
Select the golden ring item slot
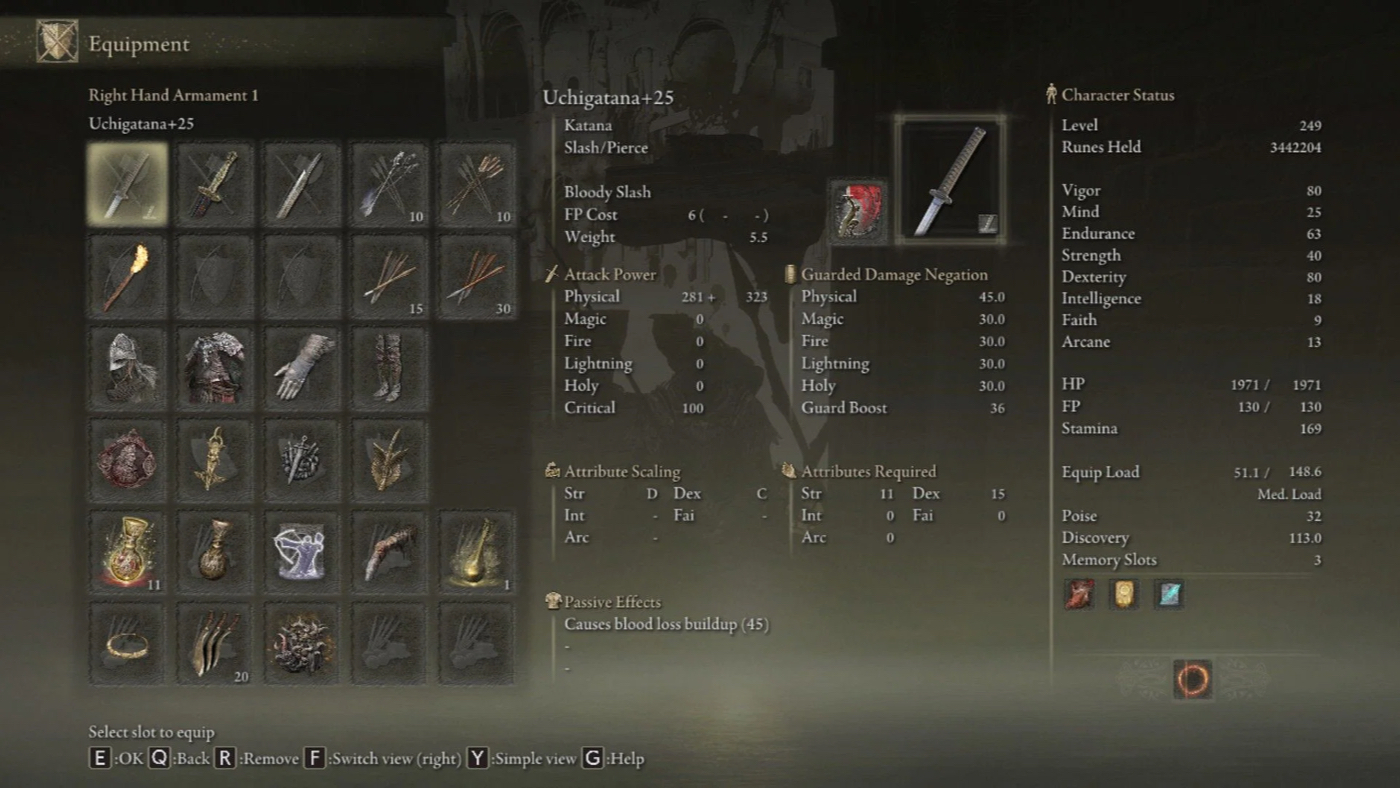[127, 644]
